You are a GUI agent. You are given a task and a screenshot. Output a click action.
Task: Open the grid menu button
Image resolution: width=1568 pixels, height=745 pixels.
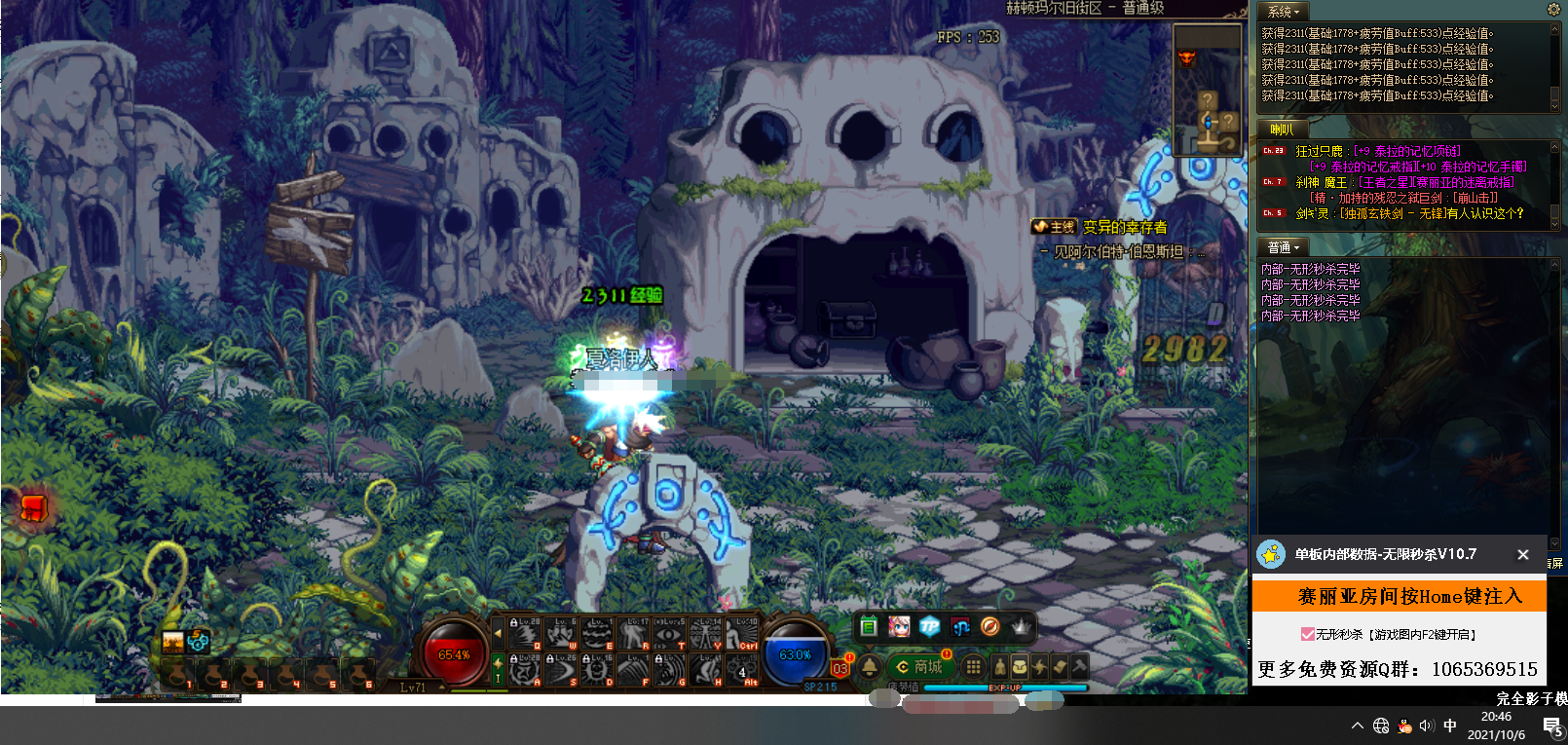[x=972, y=667]
